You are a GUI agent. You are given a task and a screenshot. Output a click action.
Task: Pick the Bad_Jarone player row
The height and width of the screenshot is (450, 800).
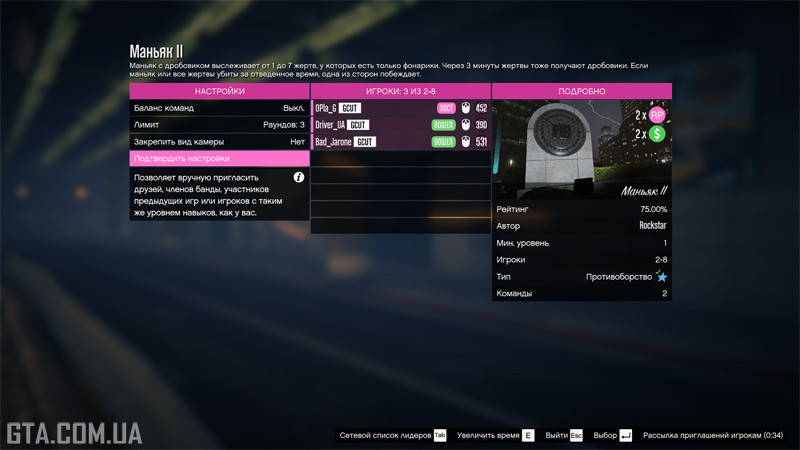tap(400, 142)
